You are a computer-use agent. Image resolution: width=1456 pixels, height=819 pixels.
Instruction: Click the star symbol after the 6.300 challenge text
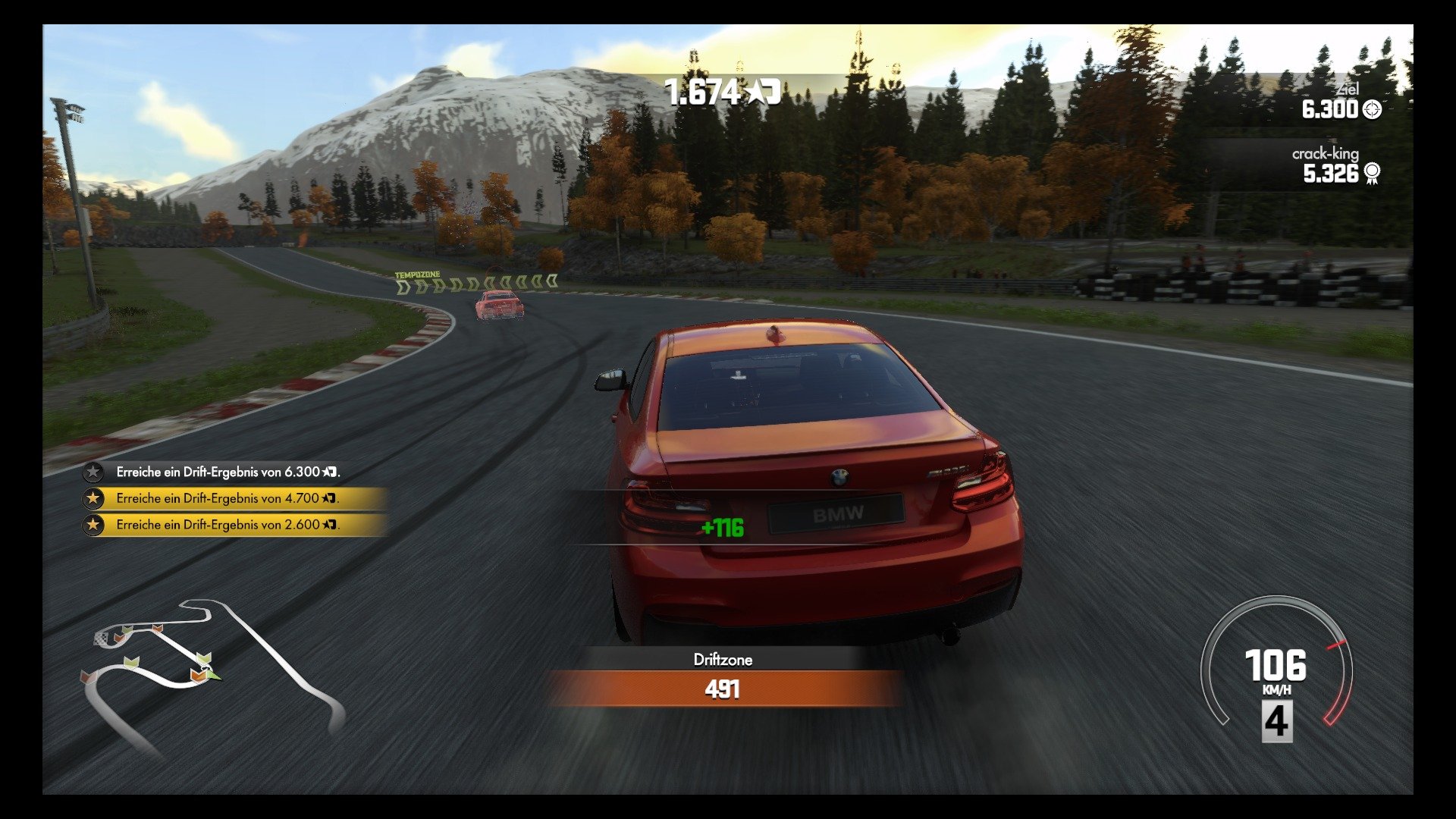[328, 472]
